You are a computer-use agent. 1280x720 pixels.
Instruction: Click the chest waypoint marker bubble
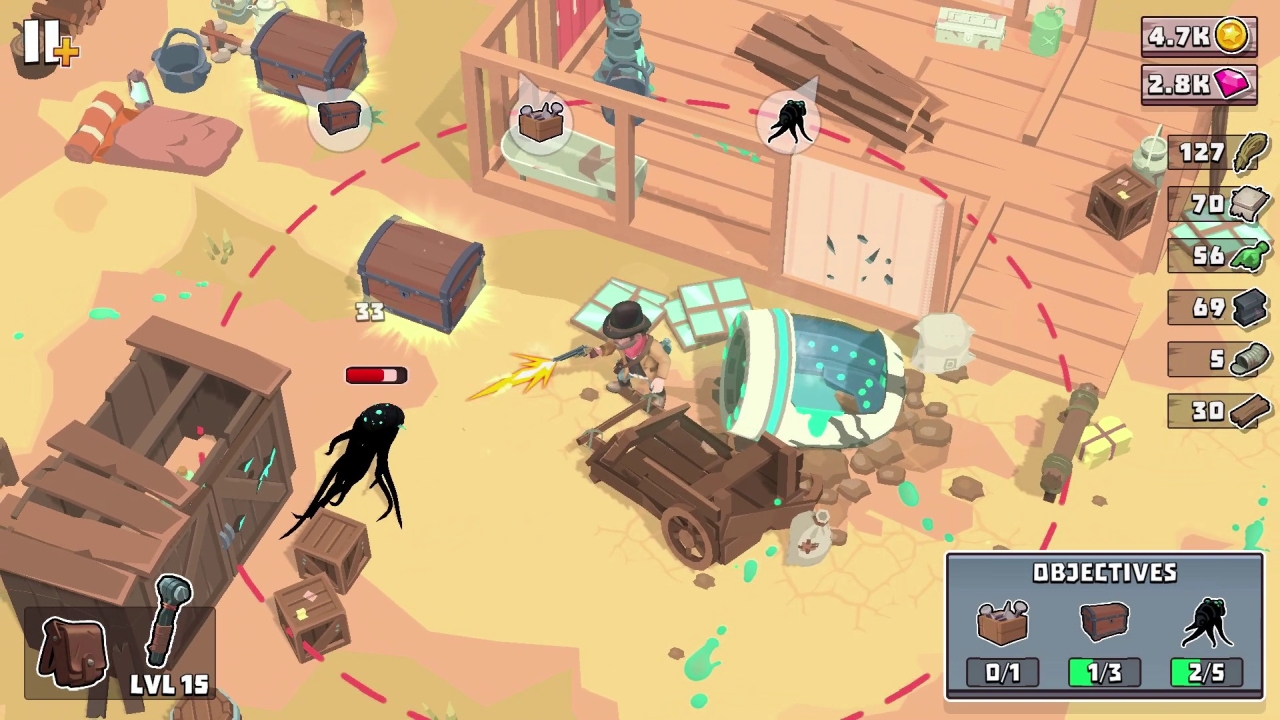point(339,115)
